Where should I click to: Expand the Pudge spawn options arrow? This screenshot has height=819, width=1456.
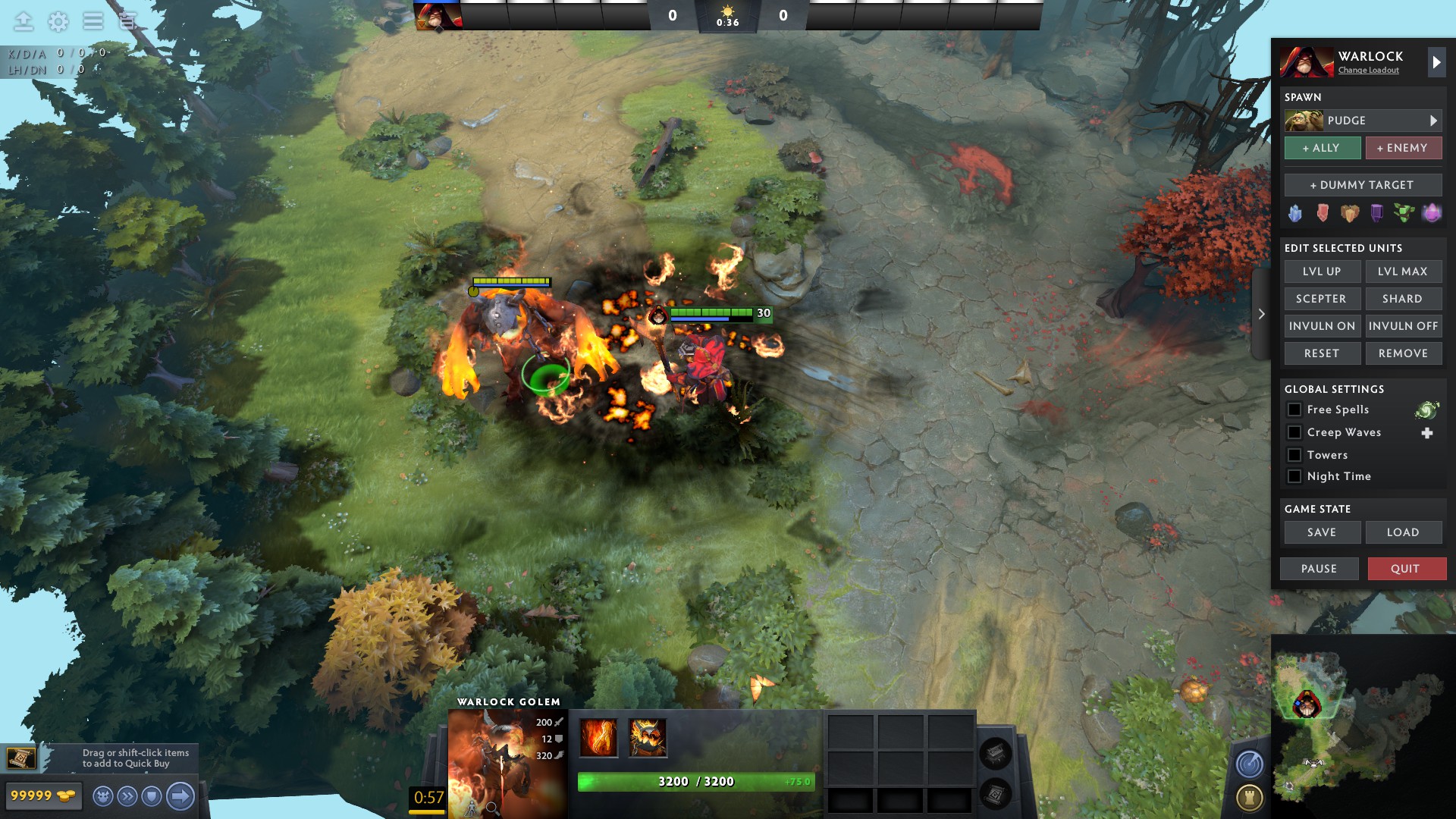pyautogui.click(x=1434, y=120)
